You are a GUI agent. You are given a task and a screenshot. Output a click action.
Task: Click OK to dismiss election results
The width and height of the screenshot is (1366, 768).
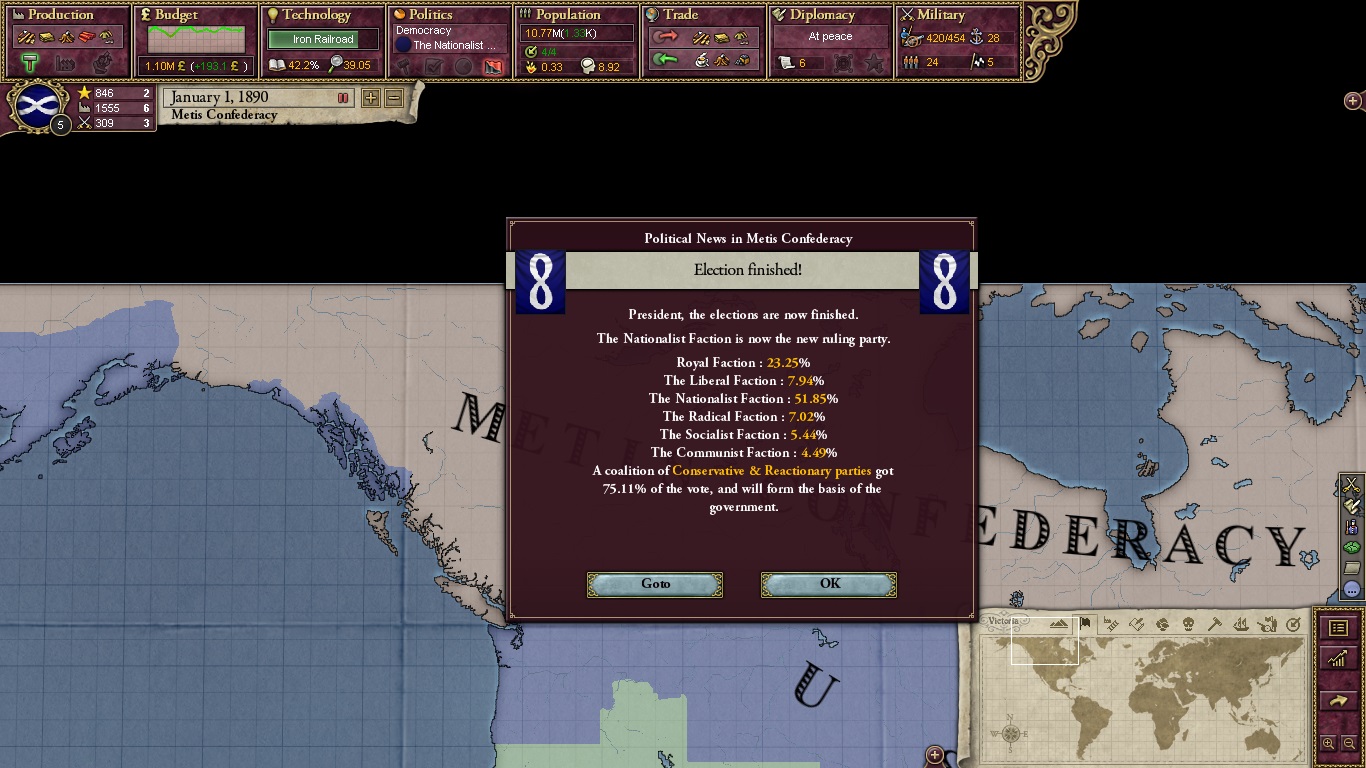tap(828, 584)
